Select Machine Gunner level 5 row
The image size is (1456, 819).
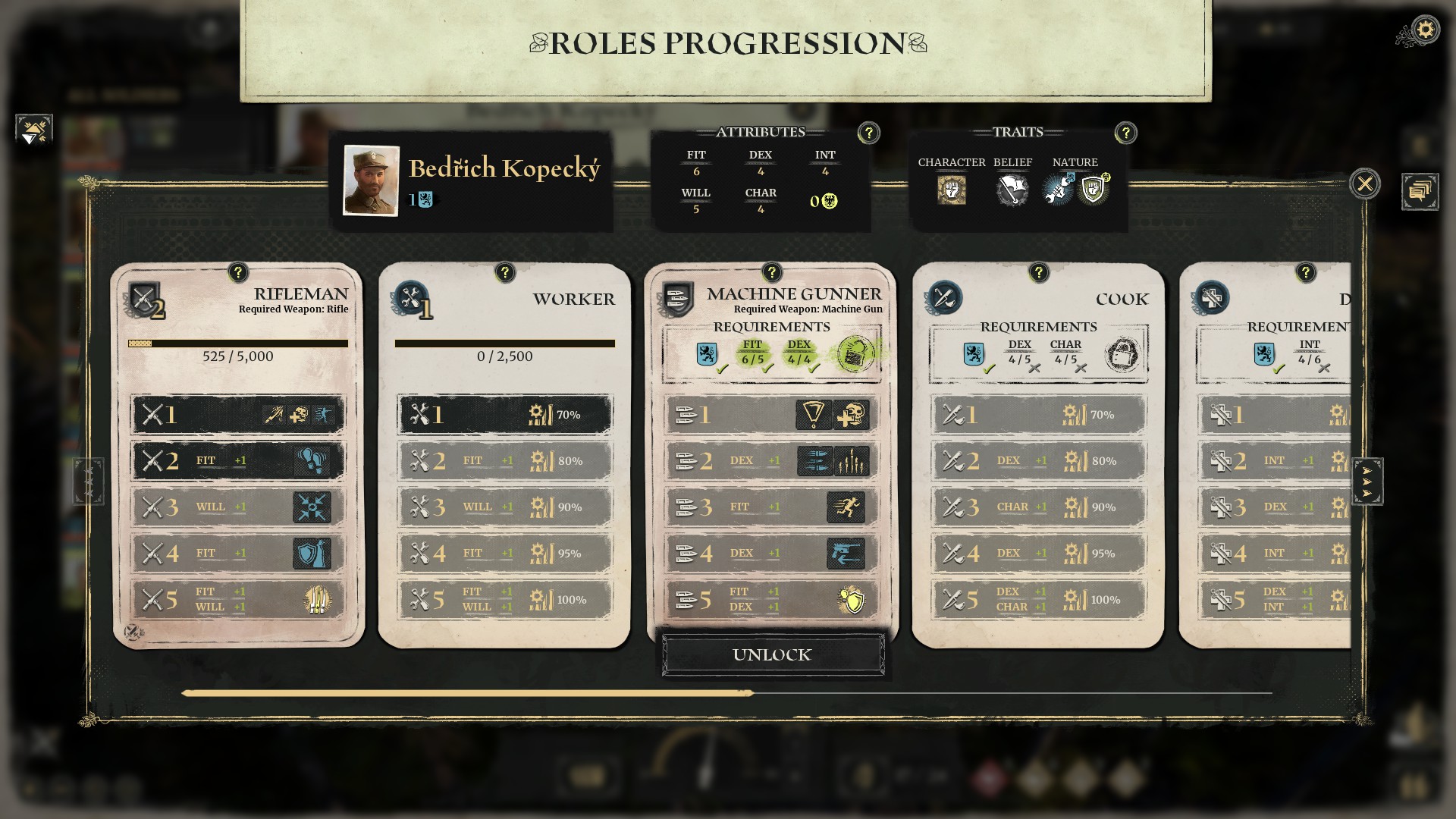[x=771, y=600]
